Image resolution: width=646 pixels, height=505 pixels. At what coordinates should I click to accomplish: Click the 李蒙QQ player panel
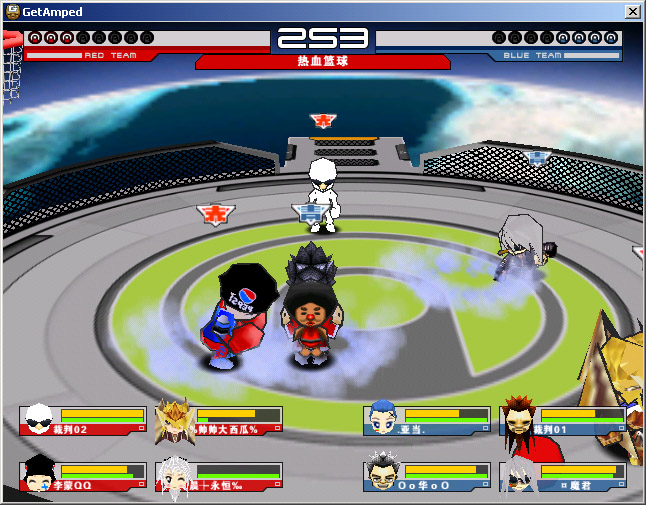point(82,476)
